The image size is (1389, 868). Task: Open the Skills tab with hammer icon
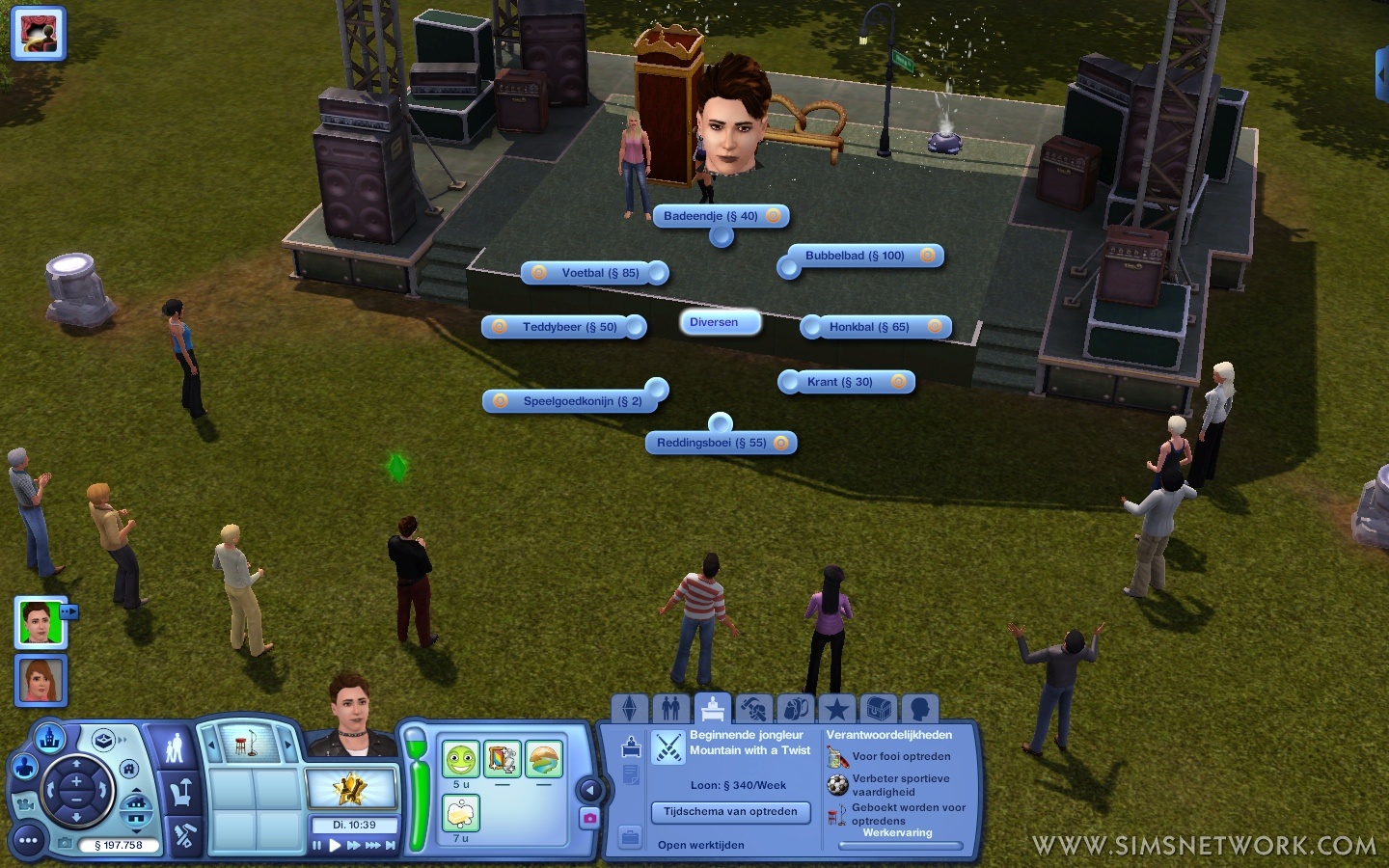pos(753,710)
